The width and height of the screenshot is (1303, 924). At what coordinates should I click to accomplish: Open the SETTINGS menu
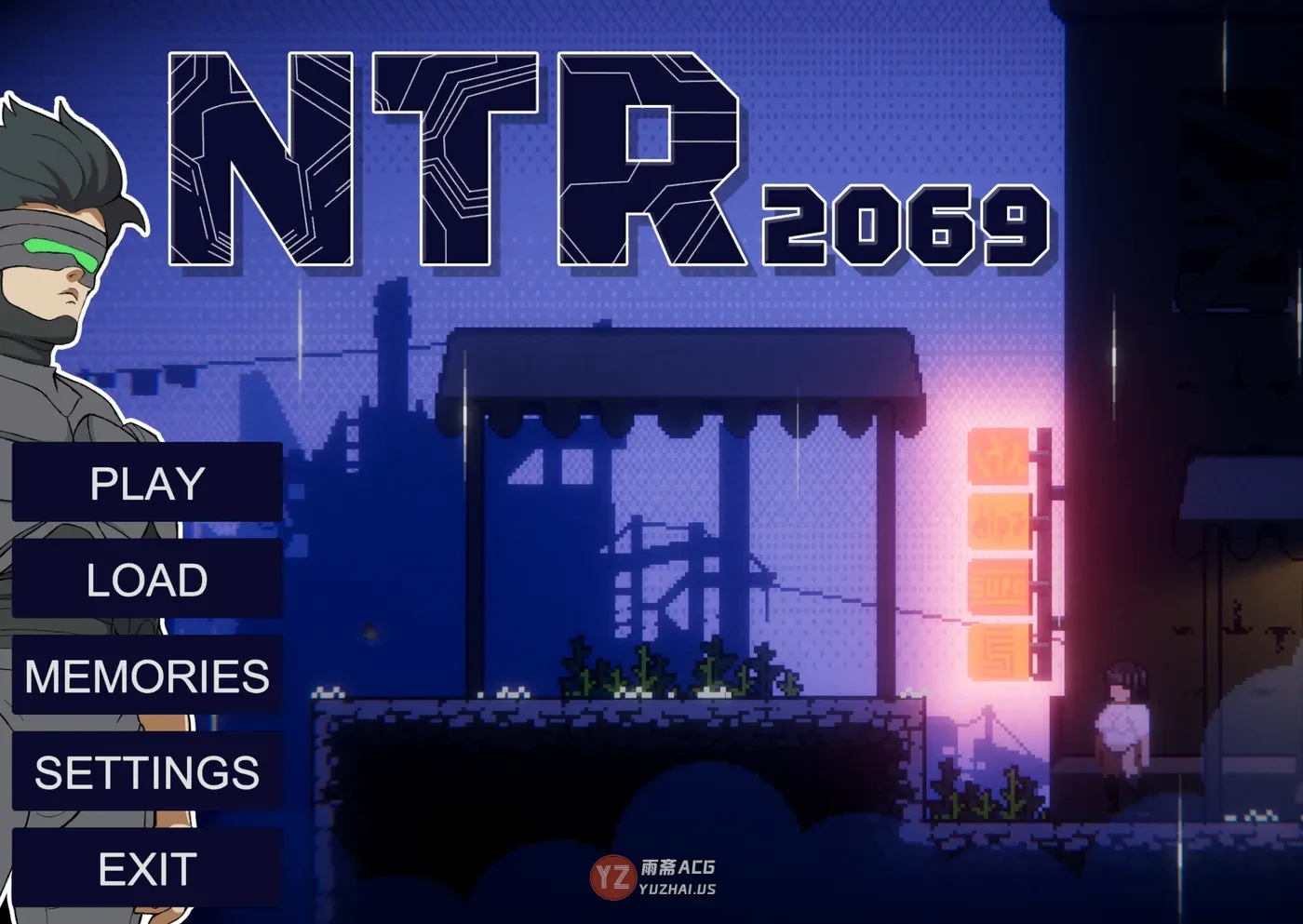[x=147, y=772]
